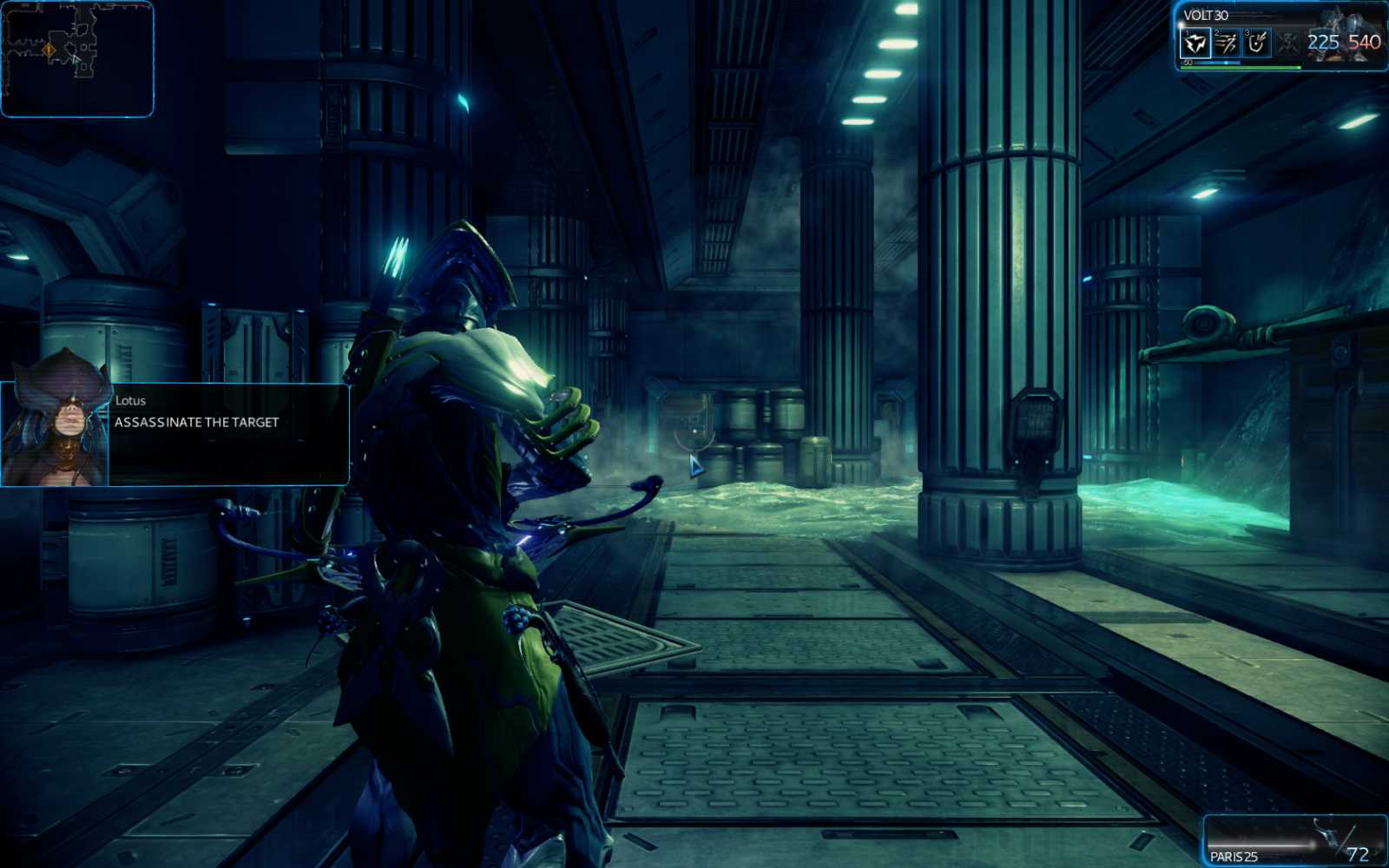Click the grayed-out fourth ability icon
Viewport: 1389px width, 868px height.
(x=1286, y=43)
